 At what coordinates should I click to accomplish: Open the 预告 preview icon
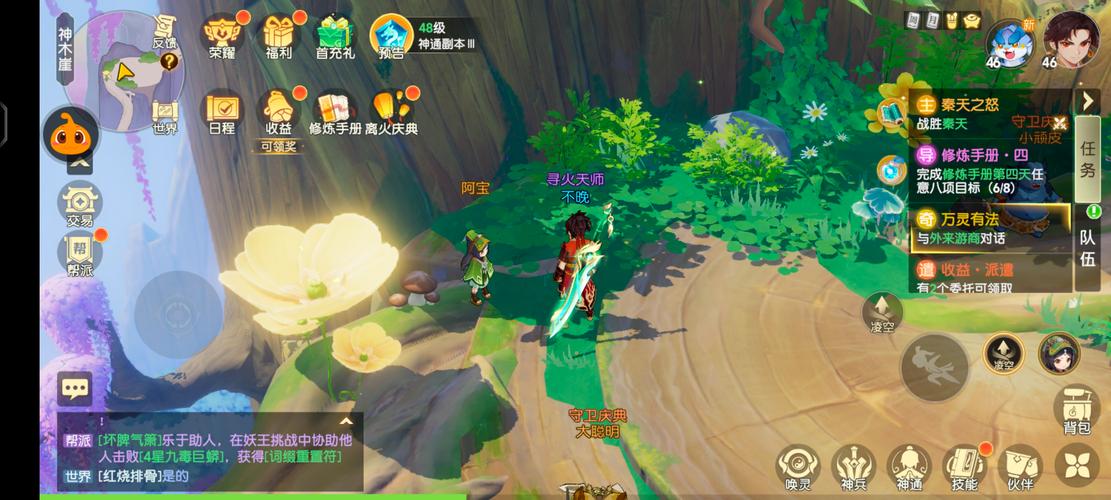pos(391,36)
